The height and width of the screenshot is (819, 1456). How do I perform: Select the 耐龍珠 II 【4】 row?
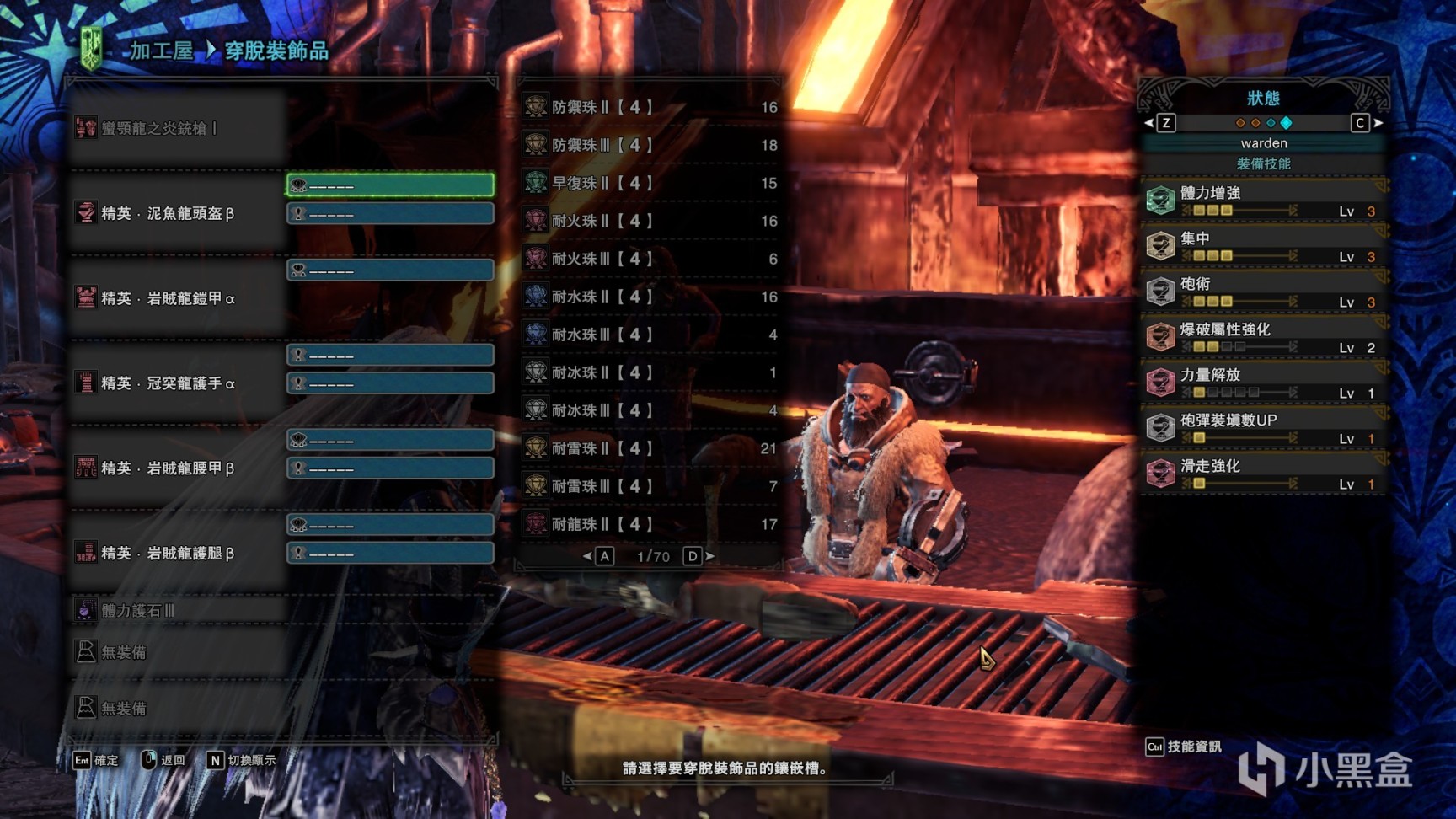(649, 524)
